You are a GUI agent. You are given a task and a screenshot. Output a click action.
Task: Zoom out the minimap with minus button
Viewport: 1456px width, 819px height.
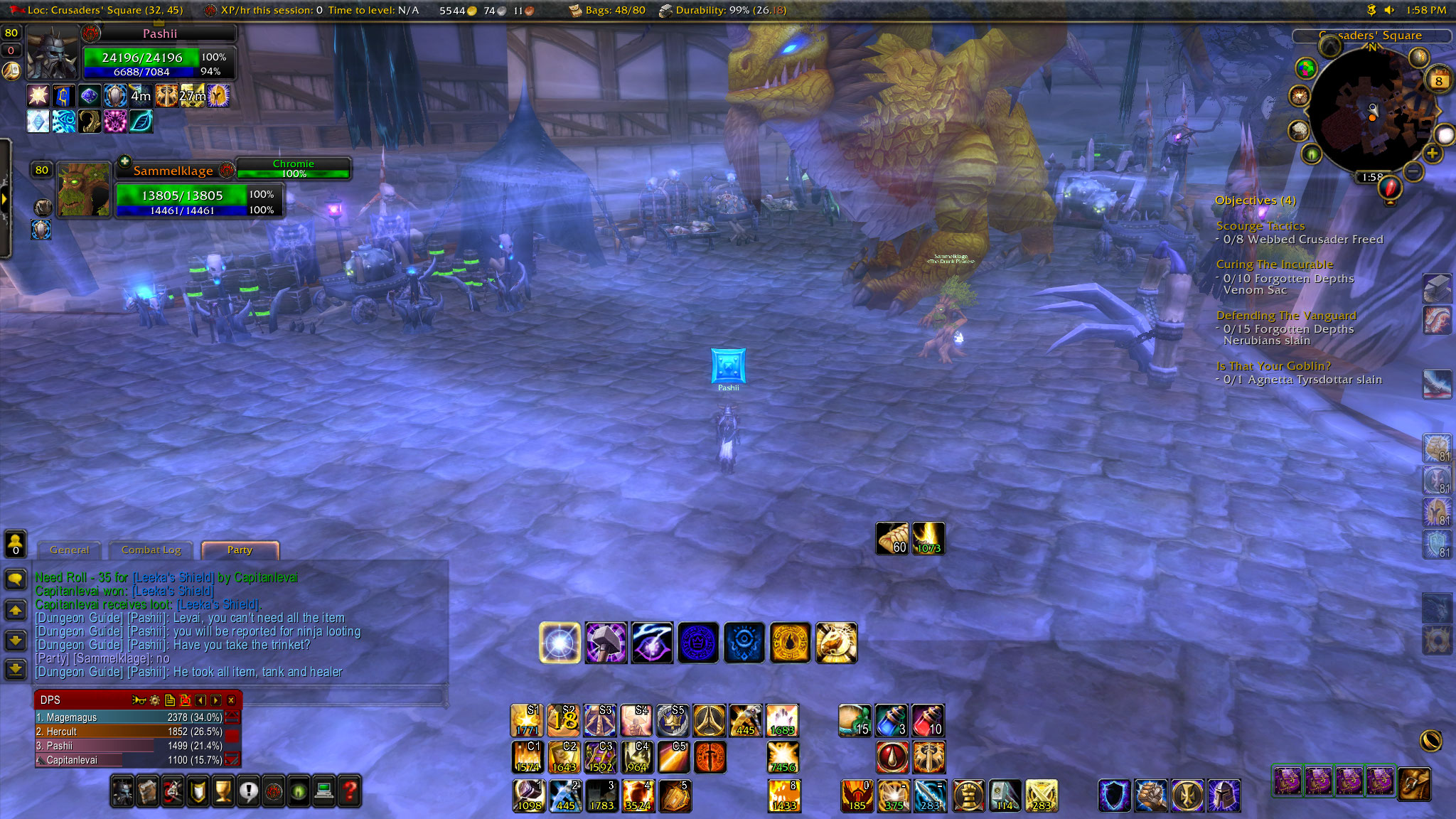click(x=1413, y=171)
